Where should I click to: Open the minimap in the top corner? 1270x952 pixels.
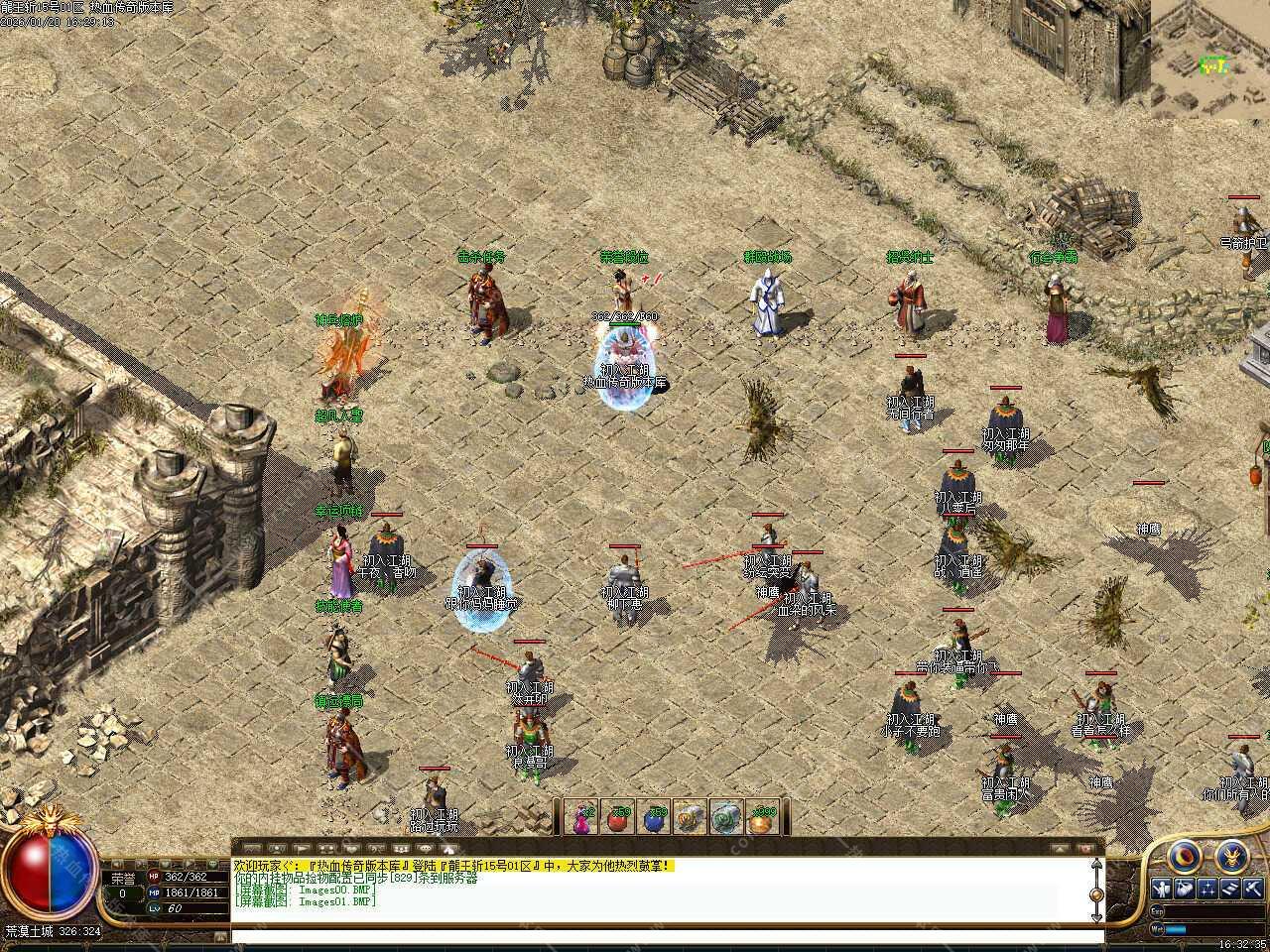1210,58
